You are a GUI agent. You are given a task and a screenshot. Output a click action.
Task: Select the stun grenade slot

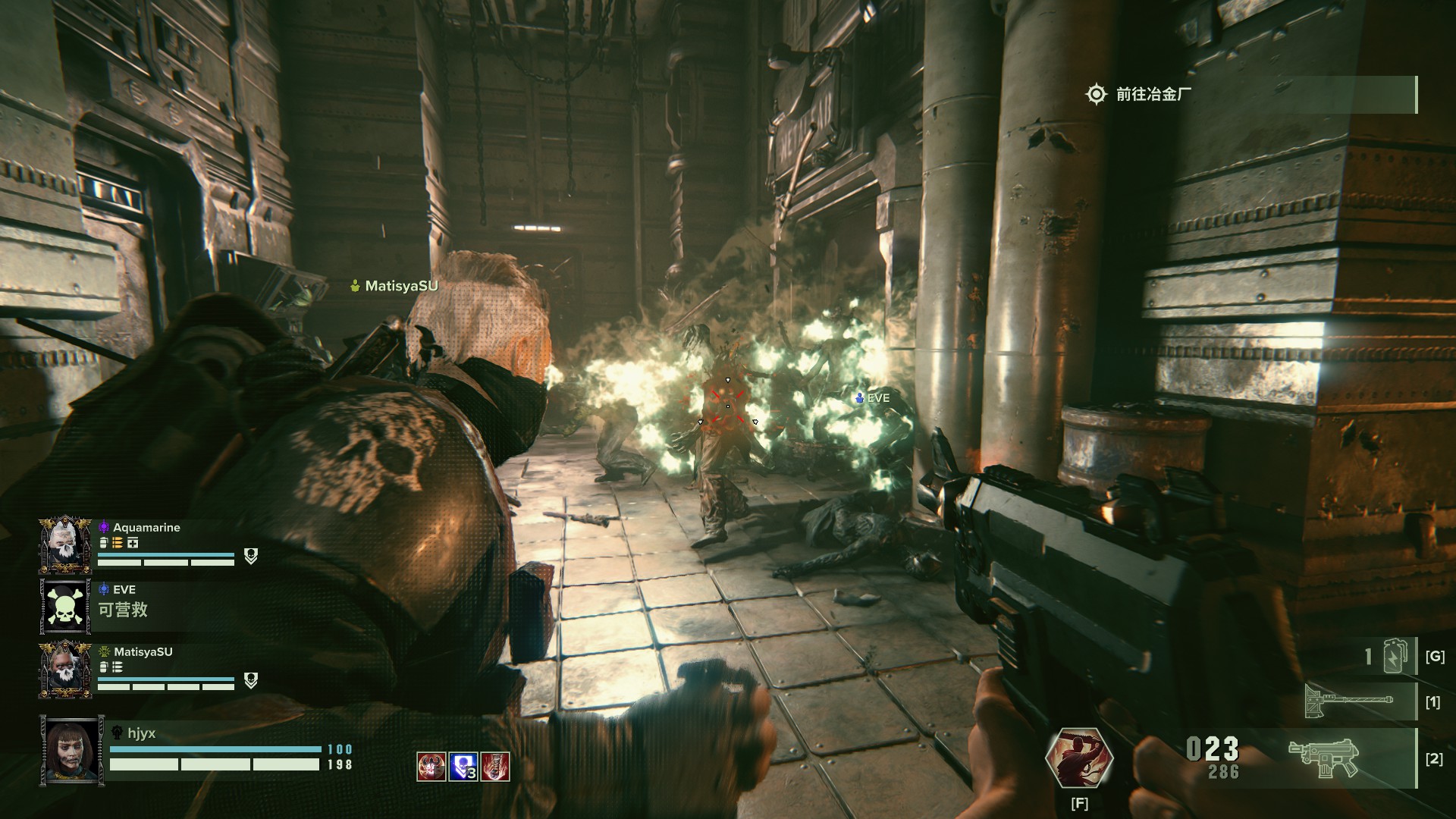pyautogui.click(x=1395, y=656)
